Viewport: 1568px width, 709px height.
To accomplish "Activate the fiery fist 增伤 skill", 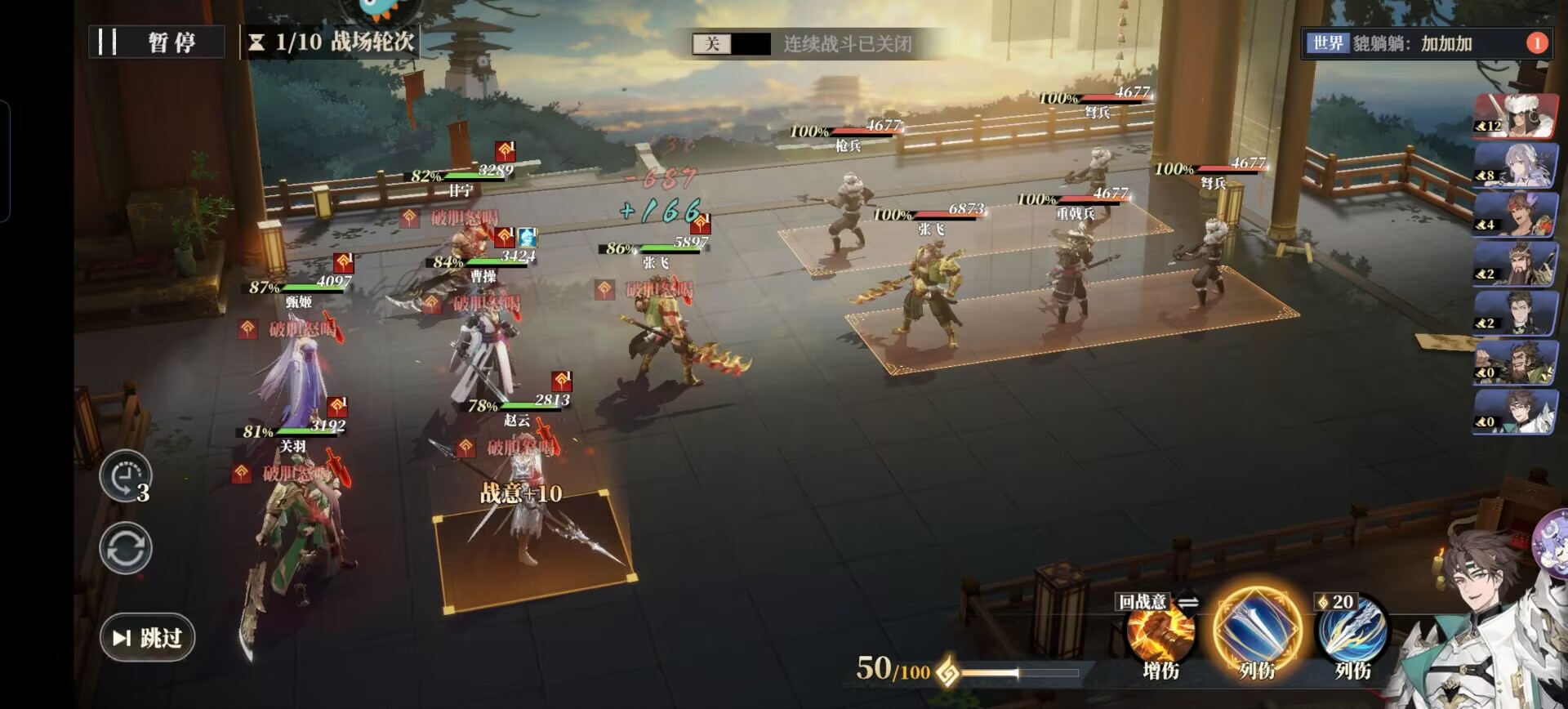I will pos(1160,633).
